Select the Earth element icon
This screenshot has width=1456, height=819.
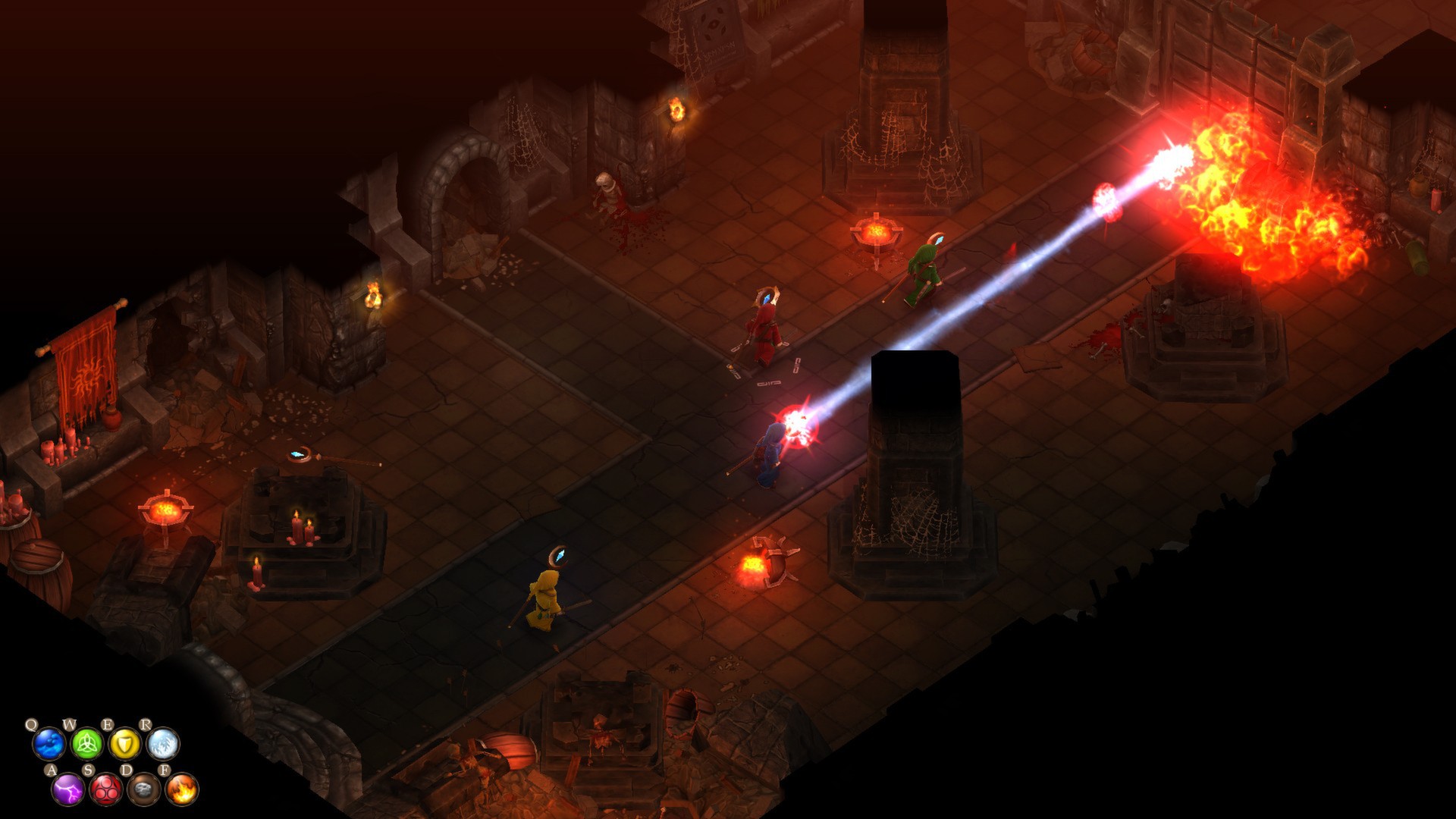click(x=145, y=789)
